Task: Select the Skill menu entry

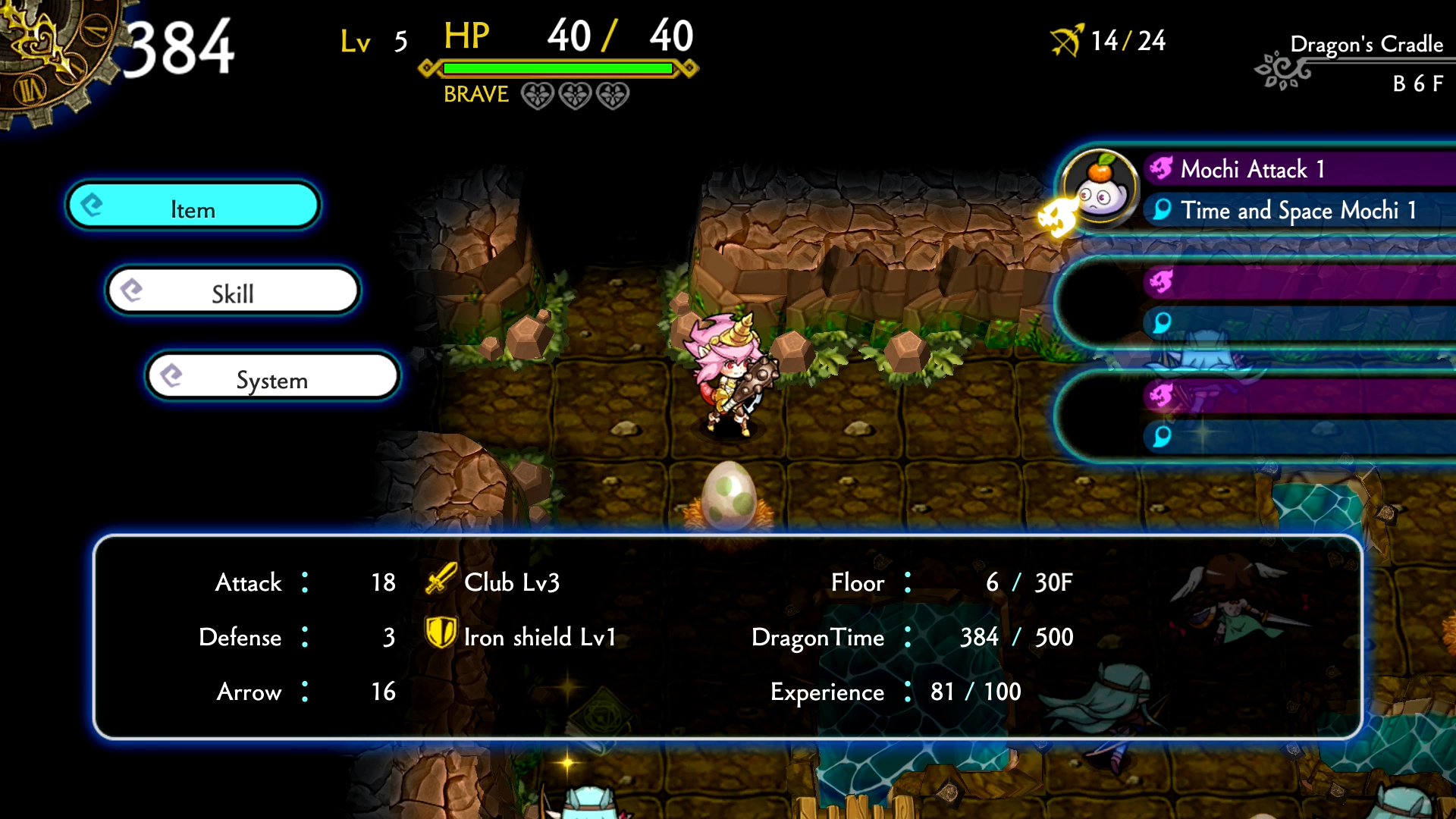Action: pos(232,291)
